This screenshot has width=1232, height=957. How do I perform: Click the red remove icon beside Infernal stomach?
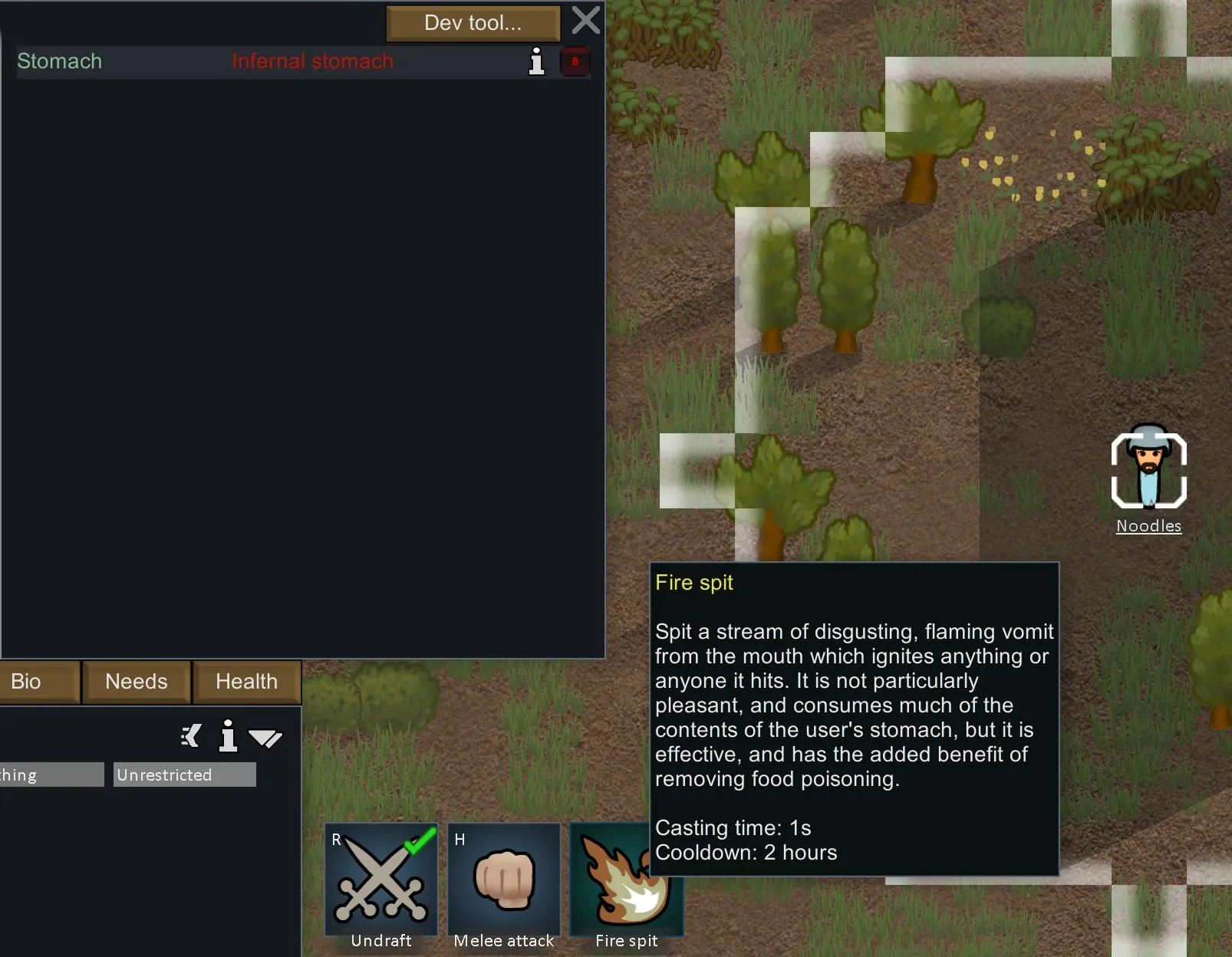[575, 61]
